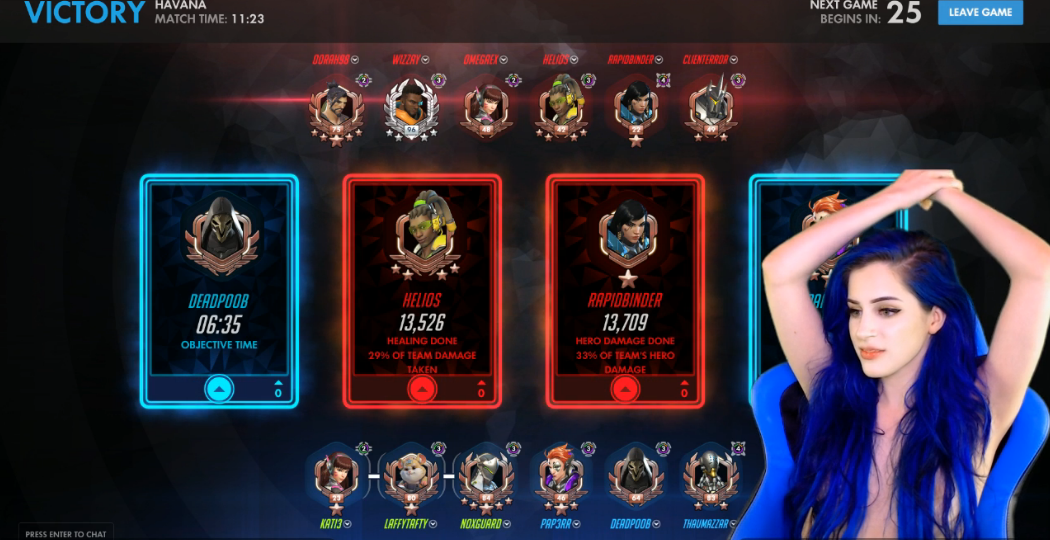1050x540 pixels.
Task: Show options for top-row player HELIOS
Action: pos(575,59)
